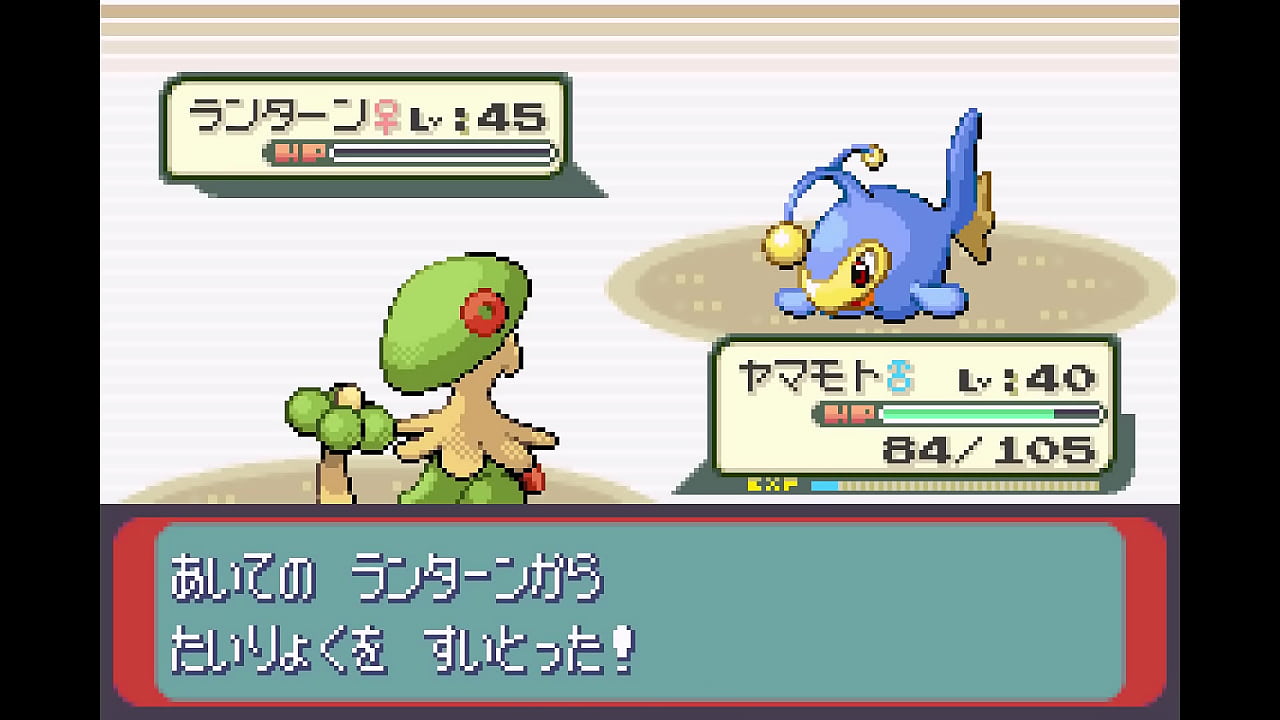Click the name ランターン in the top box

[x=280, y=113]
